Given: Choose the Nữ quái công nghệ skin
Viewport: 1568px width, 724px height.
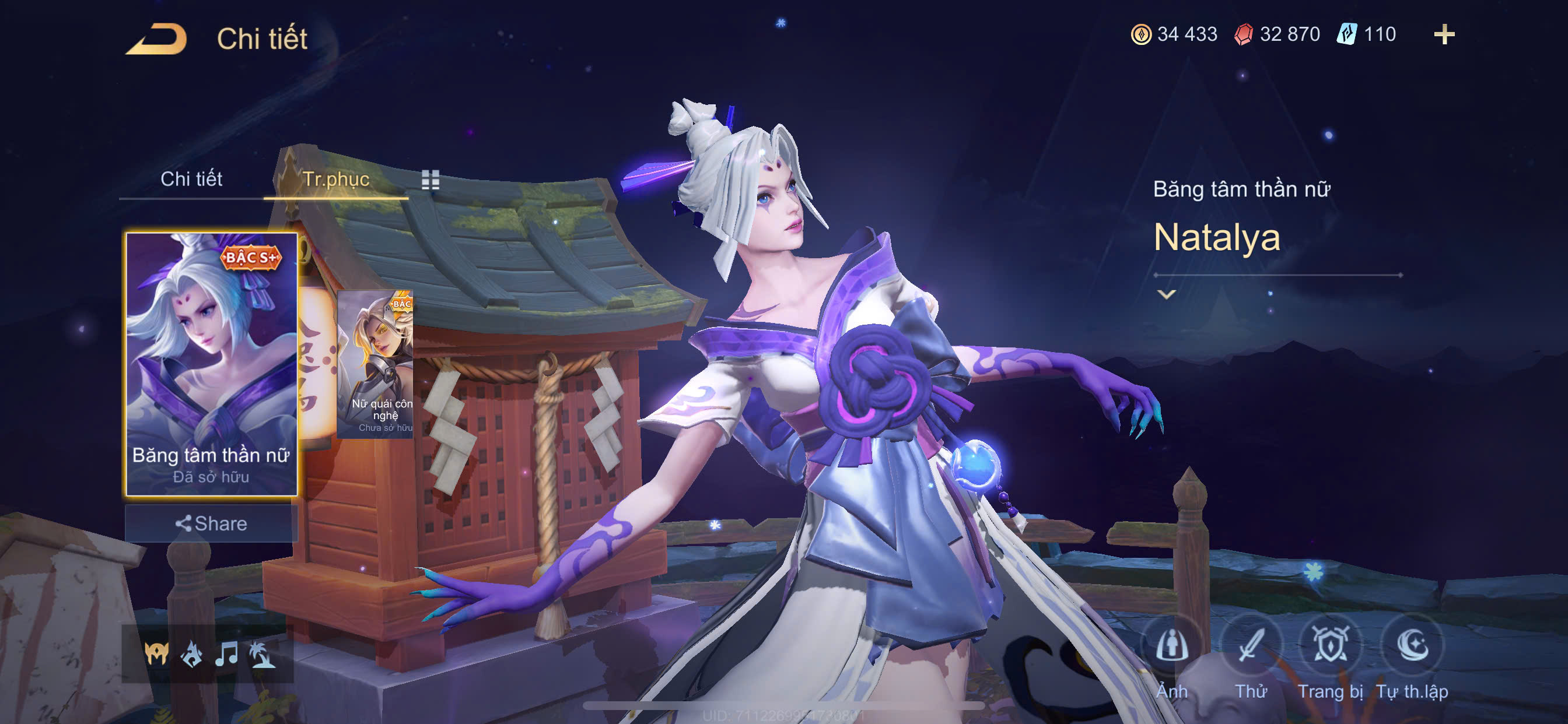Looking at the screenshot, I should pyautogui.click(x=376, y=363).
